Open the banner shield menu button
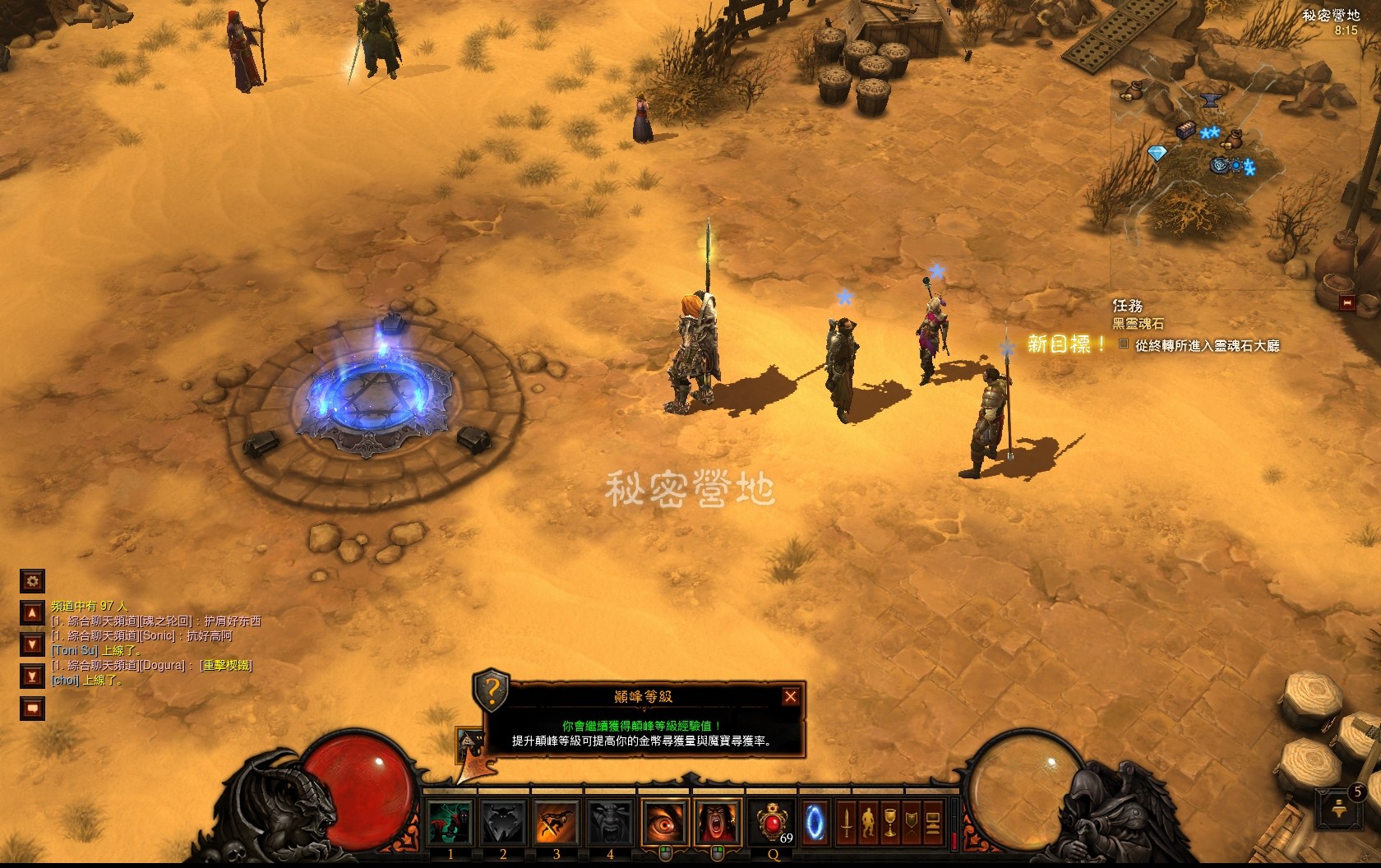The width and height of the screenshot is (1381, 868). pyautogui.click(x=911, y=821)
